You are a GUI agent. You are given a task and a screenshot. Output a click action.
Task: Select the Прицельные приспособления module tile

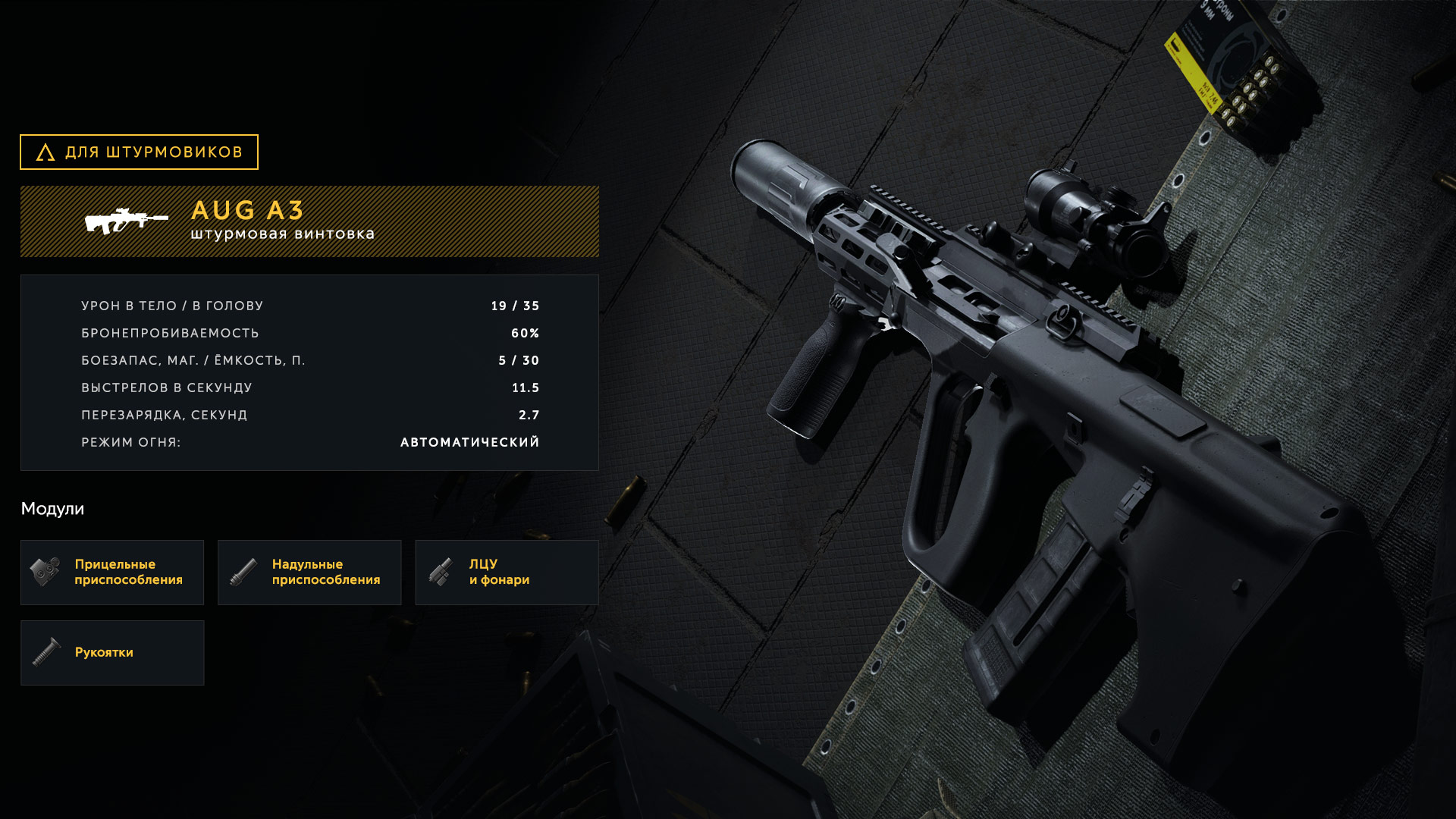click(x=112, y=573)
